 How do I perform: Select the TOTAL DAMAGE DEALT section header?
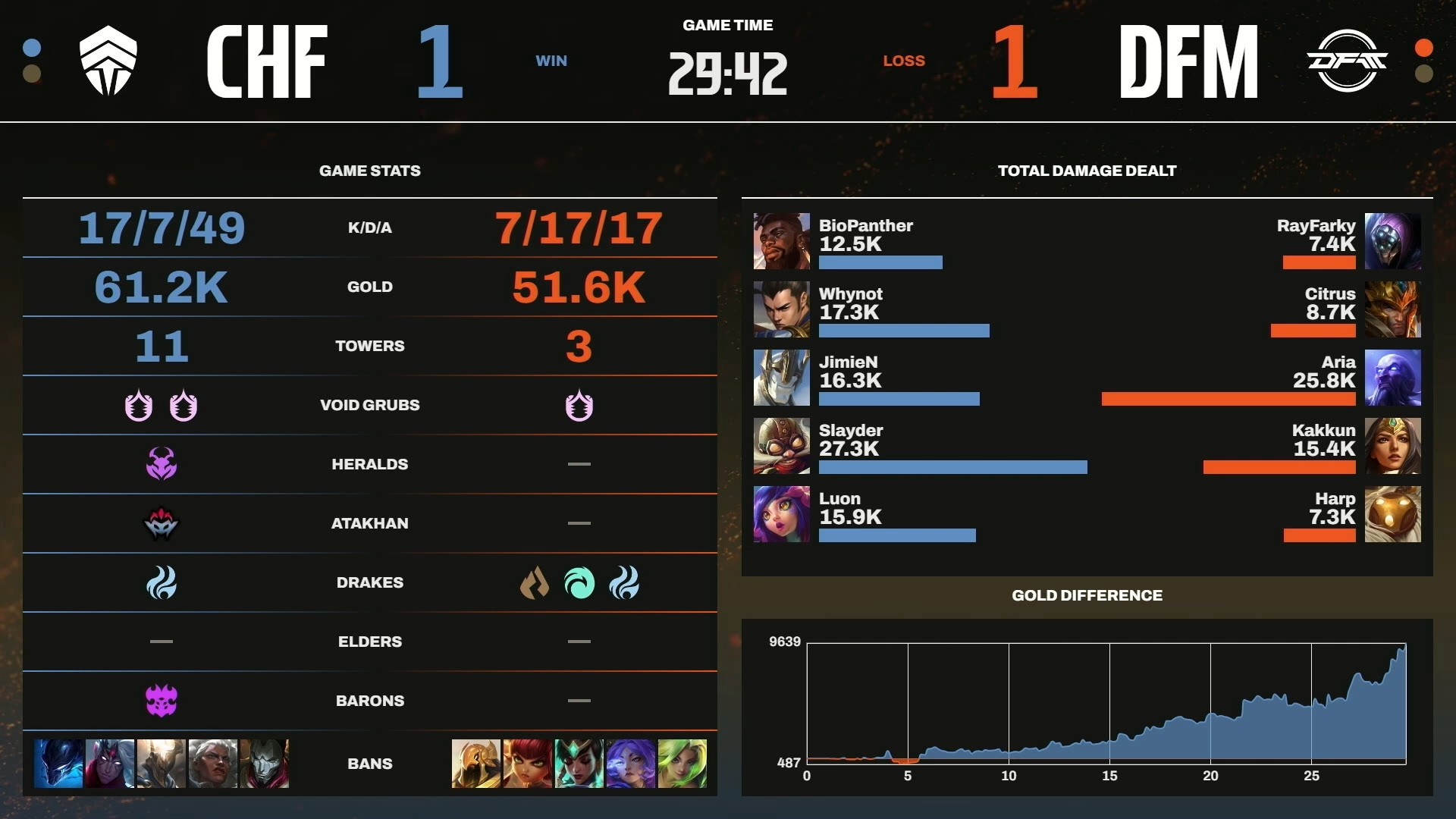pos(1086,171)
